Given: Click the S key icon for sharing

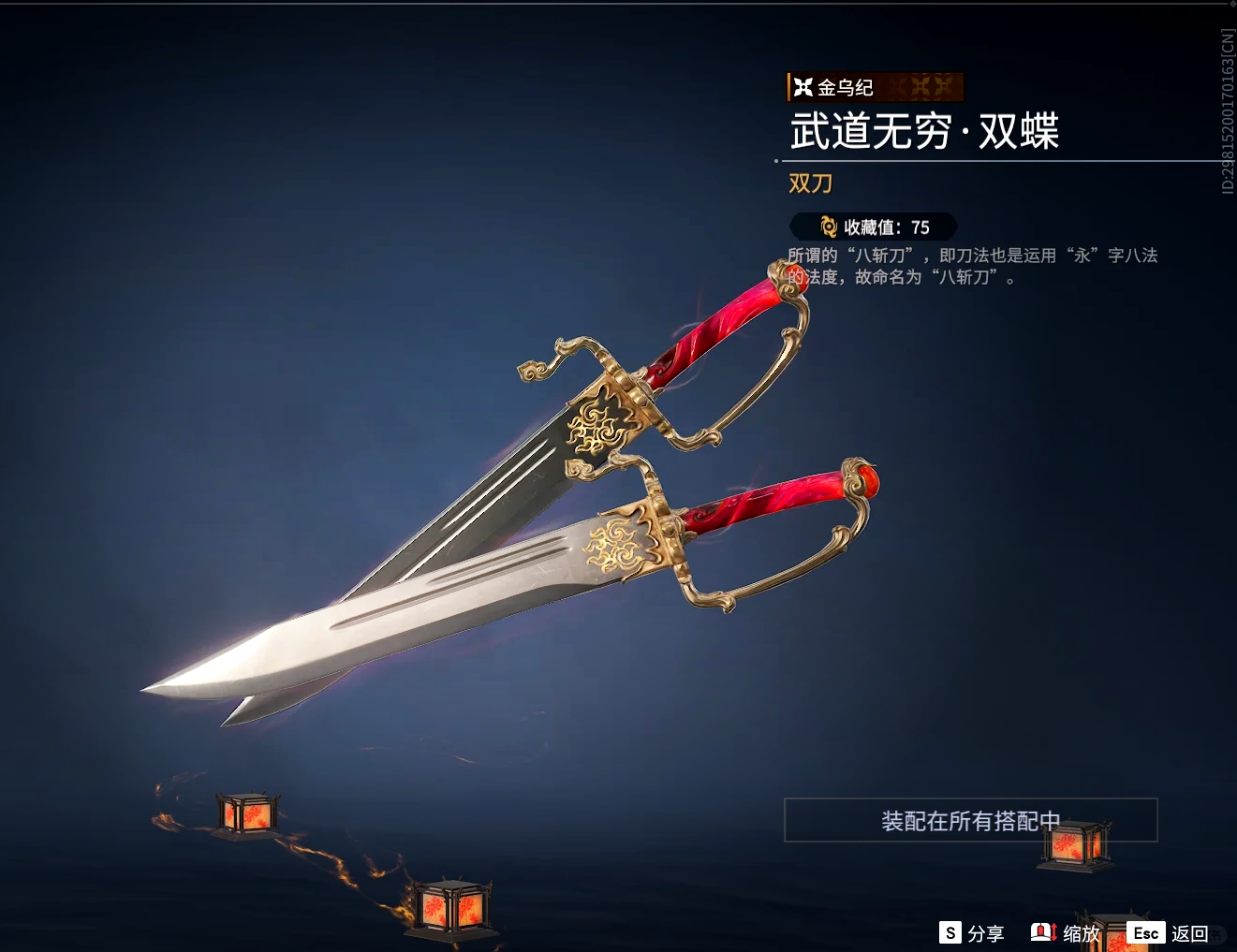Looking at the screenshot, I should (949, 932).
